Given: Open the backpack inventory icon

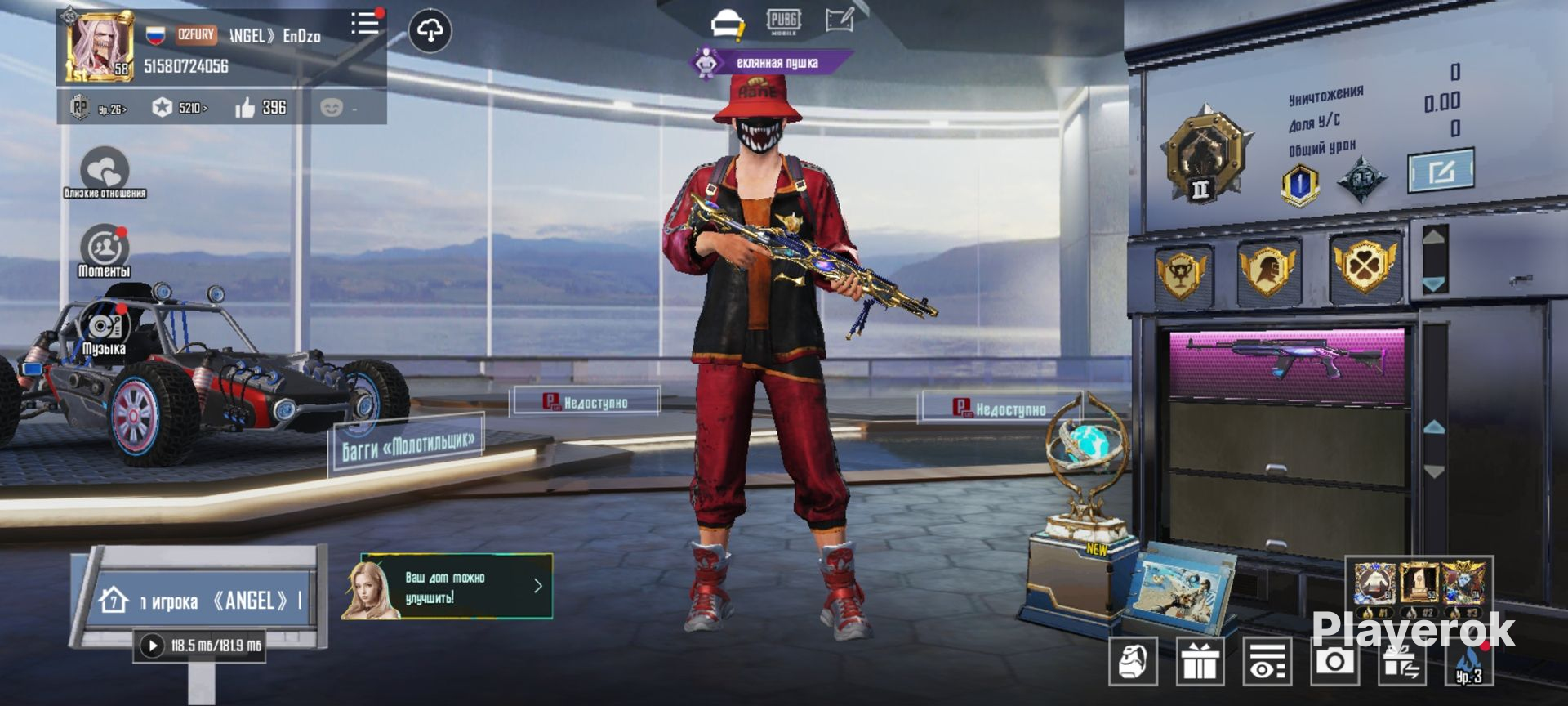Looking at the screenshot, I should [x=1133, y=661].
